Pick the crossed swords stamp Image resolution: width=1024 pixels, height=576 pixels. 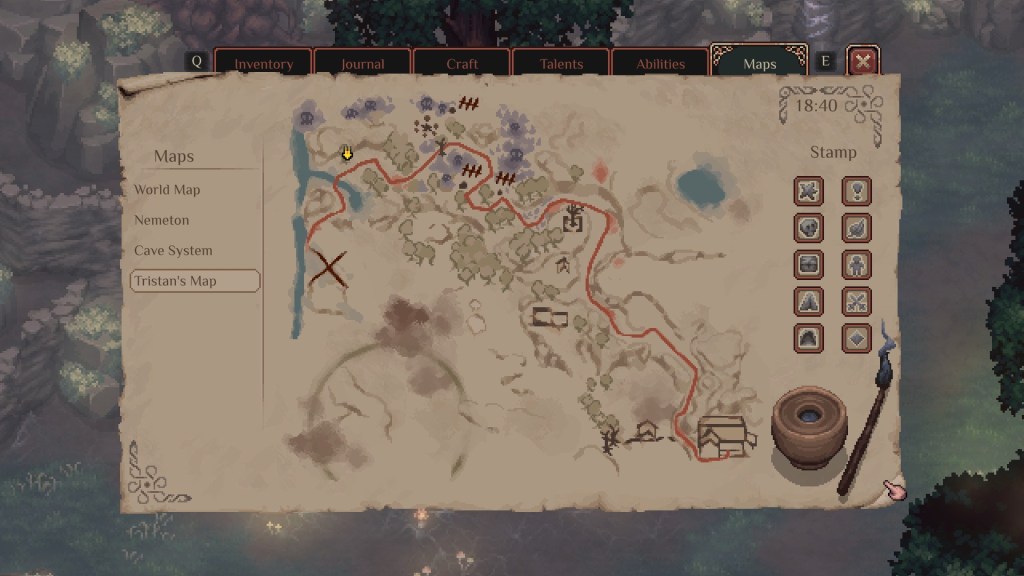pyautogui.click(x=856, y=301)
